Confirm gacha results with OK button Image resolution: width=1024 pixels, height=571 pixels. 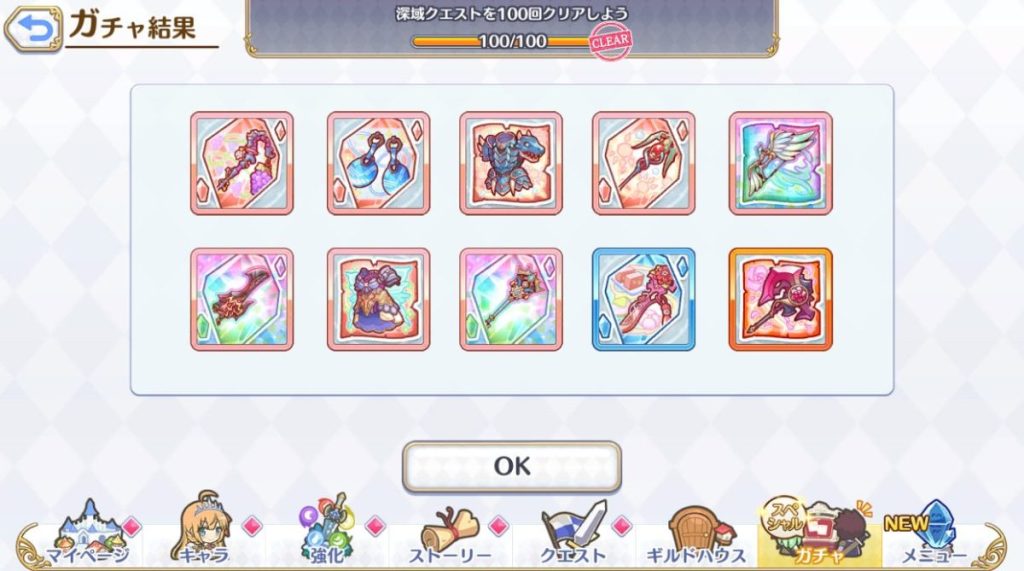click(511, 466)
